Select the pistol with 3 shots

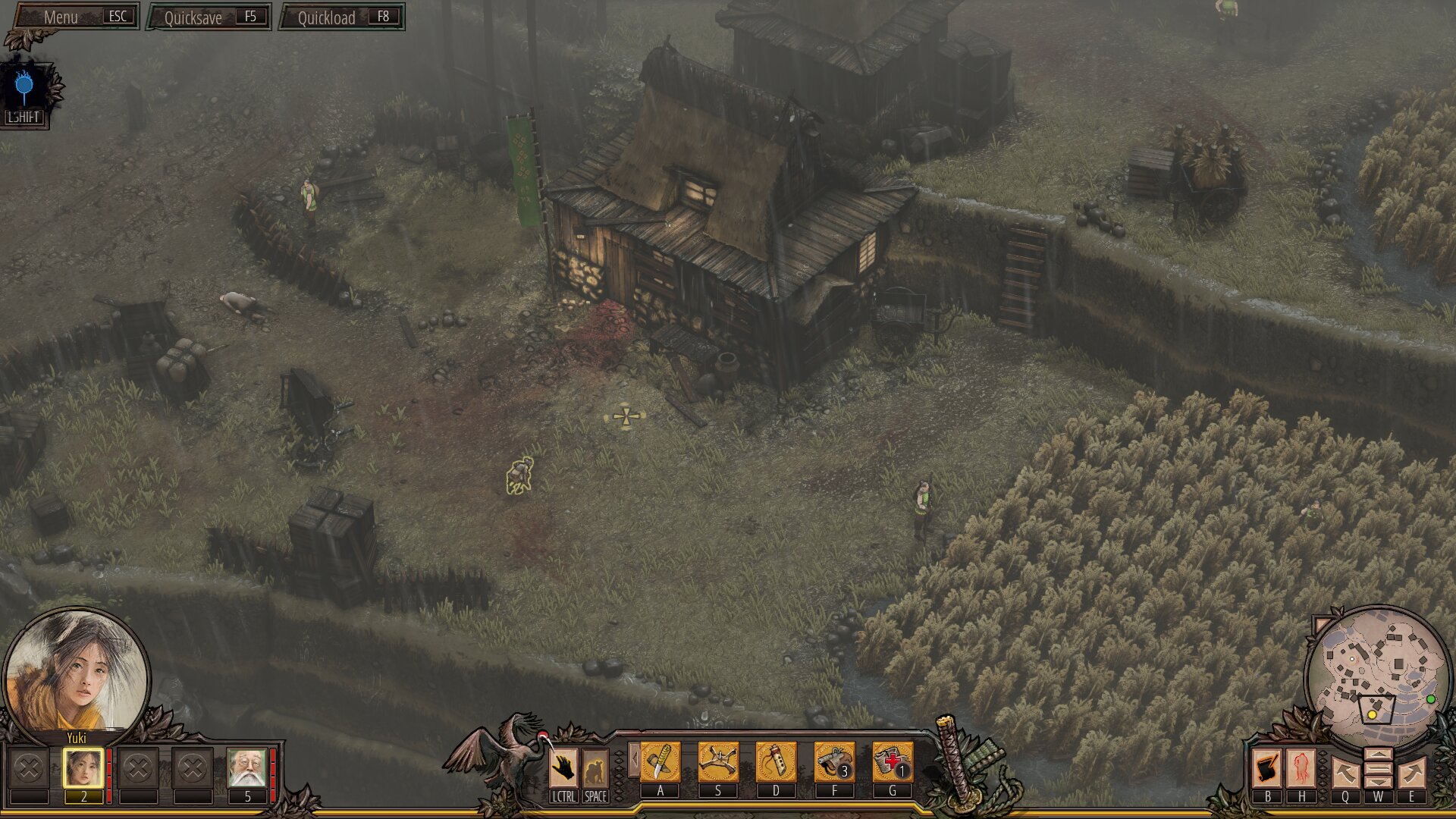click(833, 761)
